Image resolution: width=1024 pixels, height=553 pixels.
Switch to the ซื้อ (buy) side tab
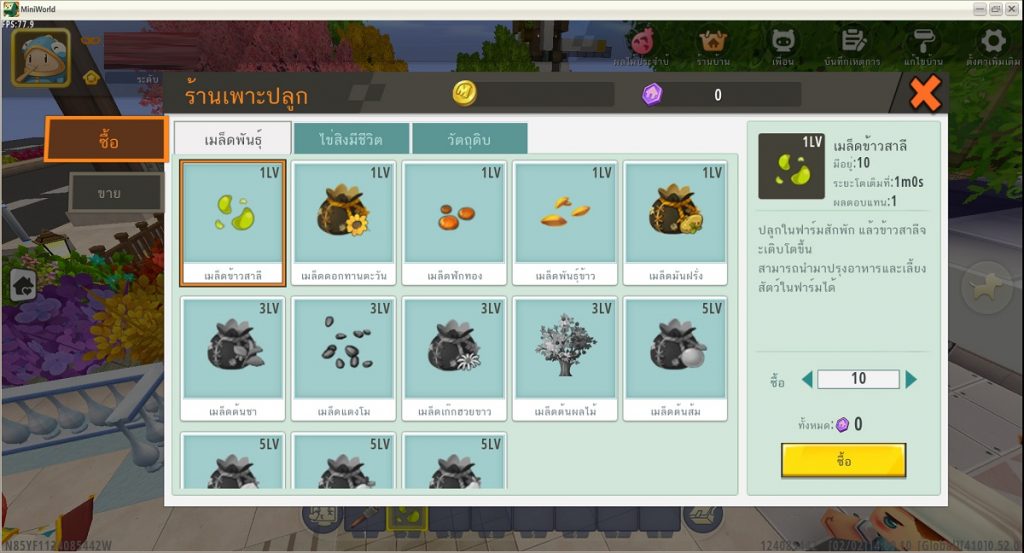pos(106,140)
